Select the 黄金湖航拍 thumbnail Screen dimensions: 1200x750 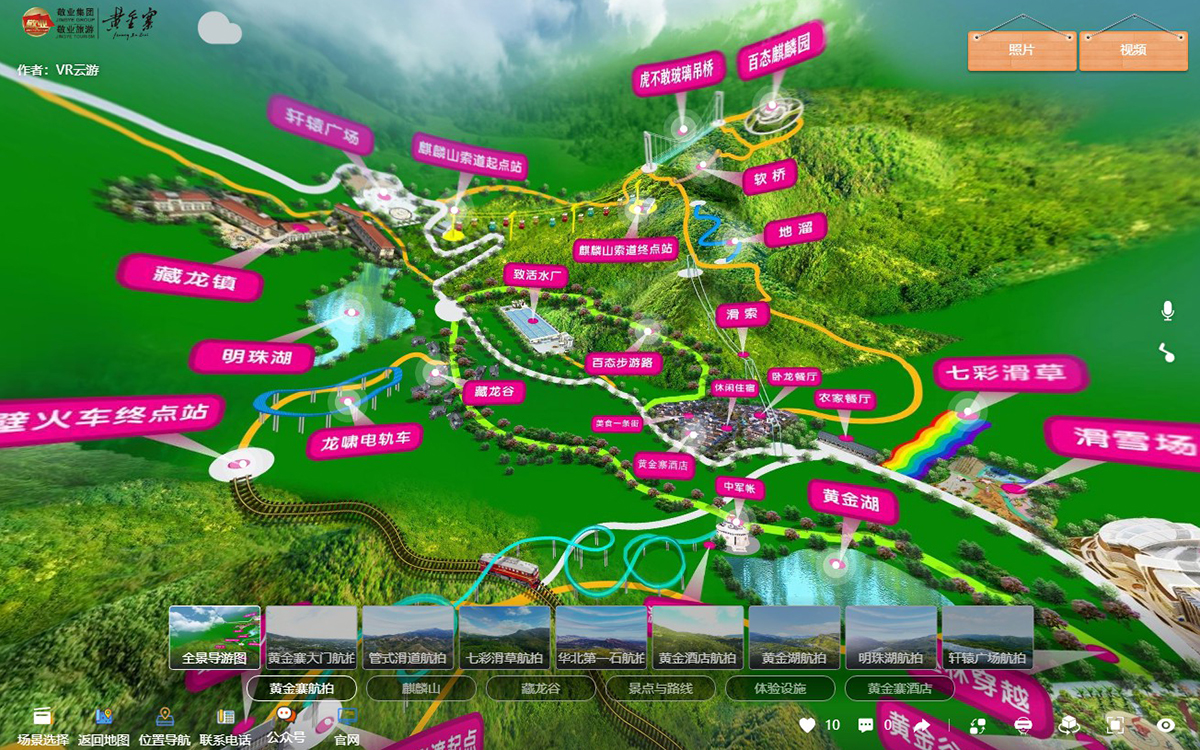pyautogui.click(x=794, y=637)
